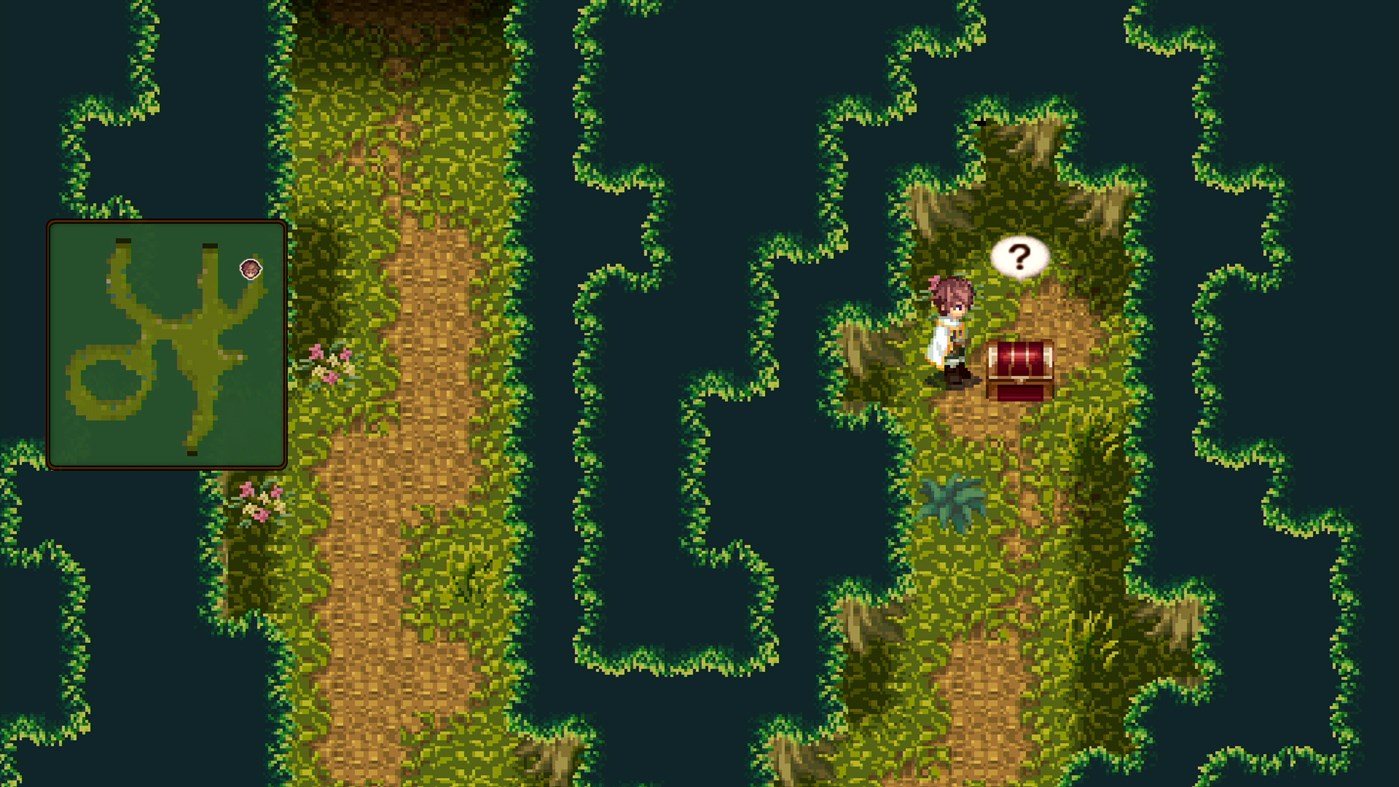1399x787 pixels.
Task: Click the player portrait marker on the minimap
Action: click(251, 270)
